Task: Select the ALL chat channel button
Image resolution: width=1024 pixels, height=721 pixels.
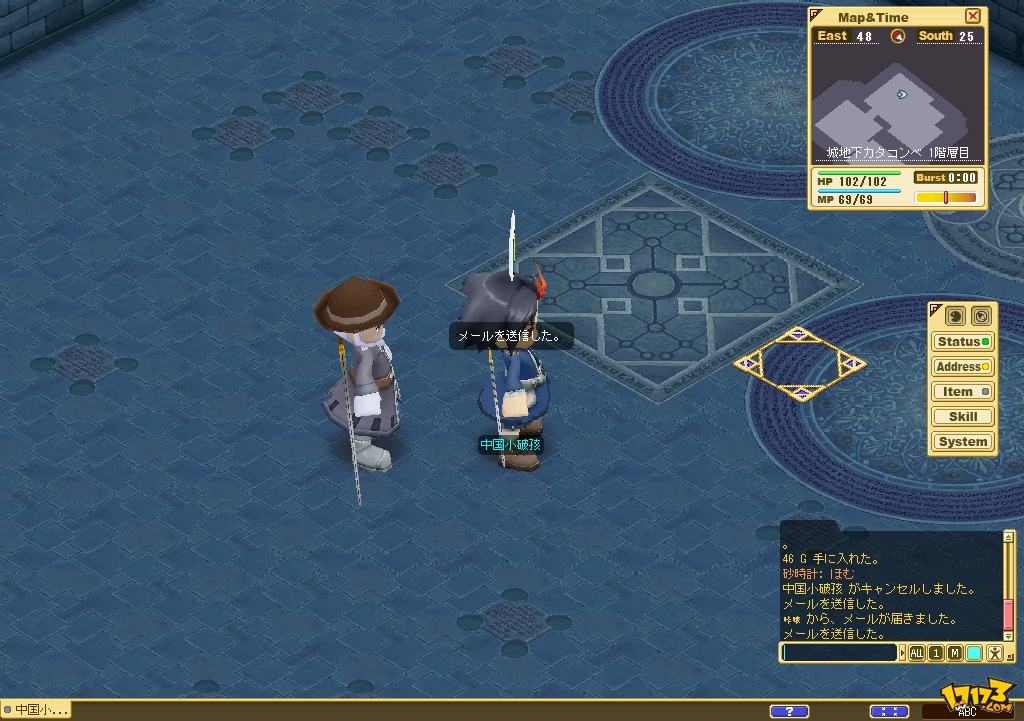Action: tap(917, 653)
